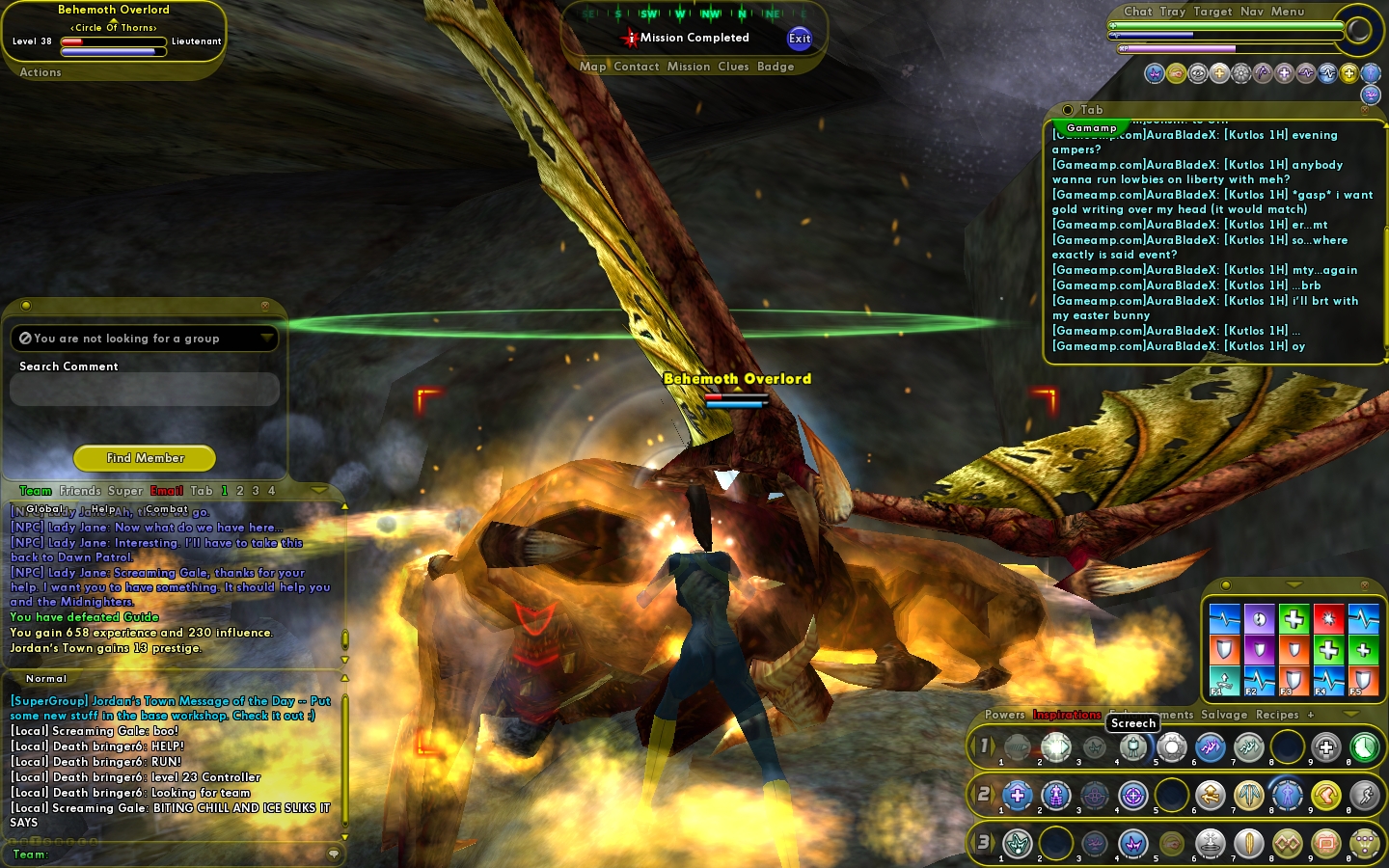Click the Exit button for completed mission
This screenshot has height=868, width=1389.
tap(799, 39)
